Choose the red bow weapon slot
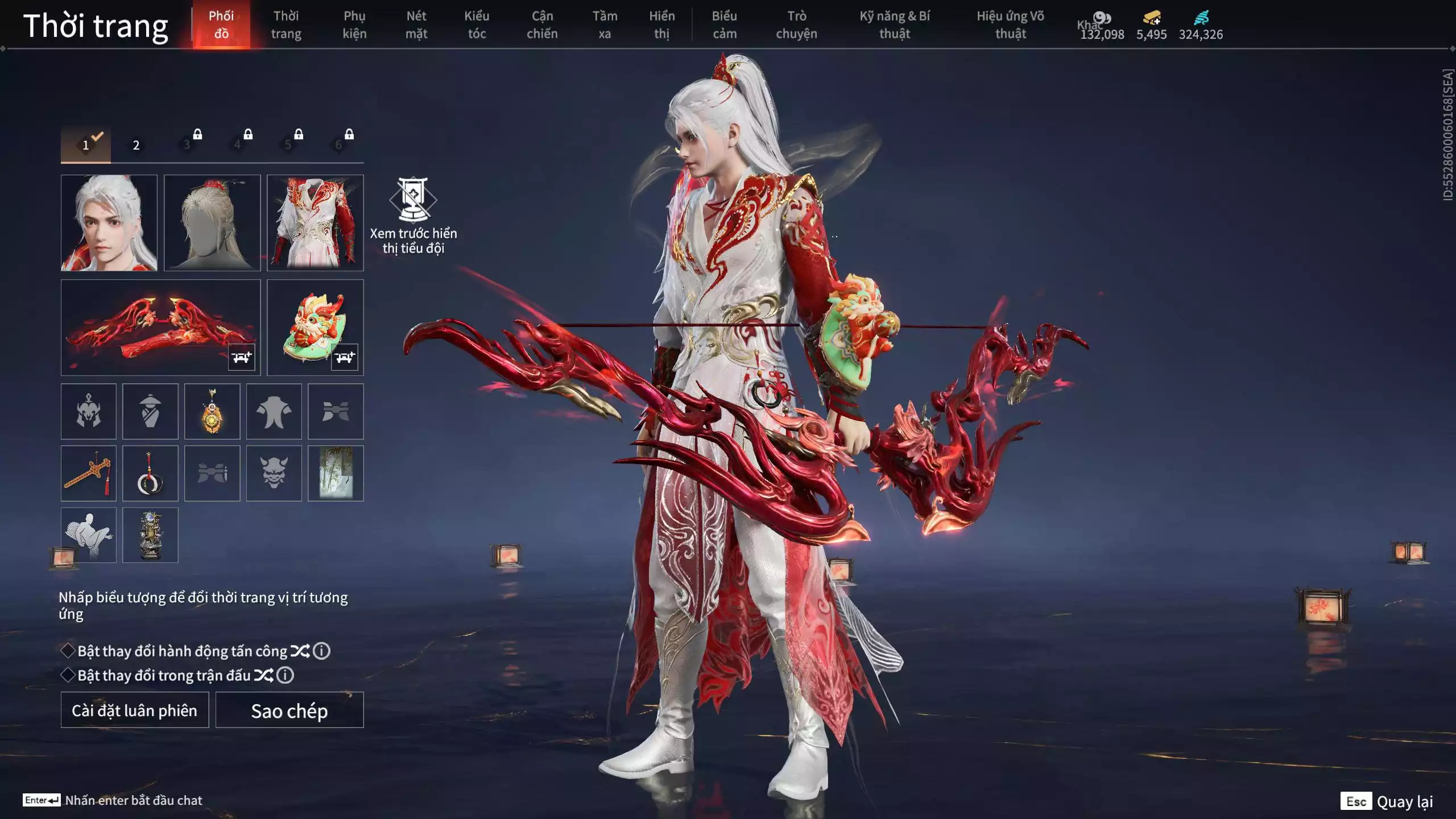1456x819 pixels. 160,328
